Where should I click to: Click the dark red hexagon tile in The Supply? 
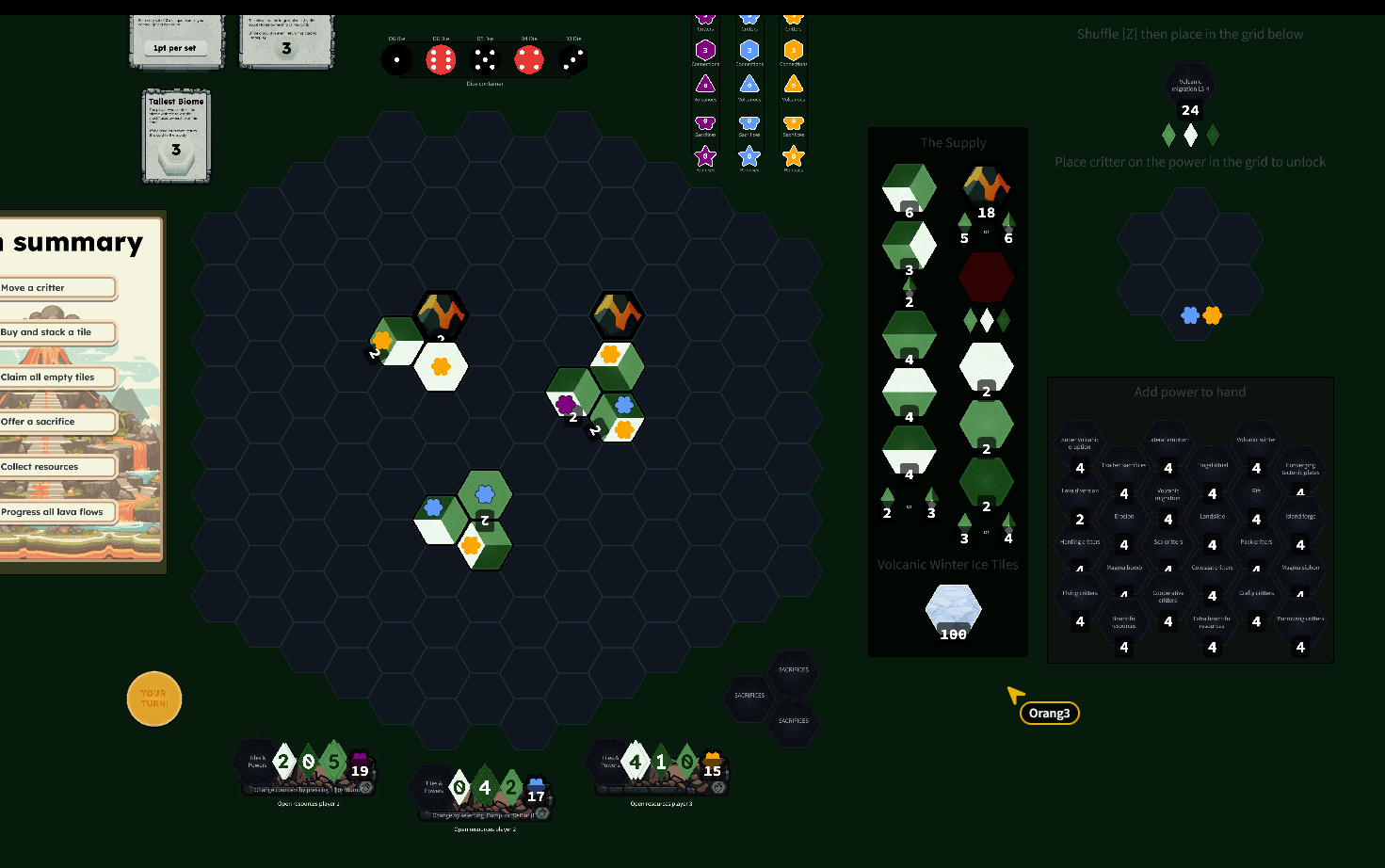986,278
